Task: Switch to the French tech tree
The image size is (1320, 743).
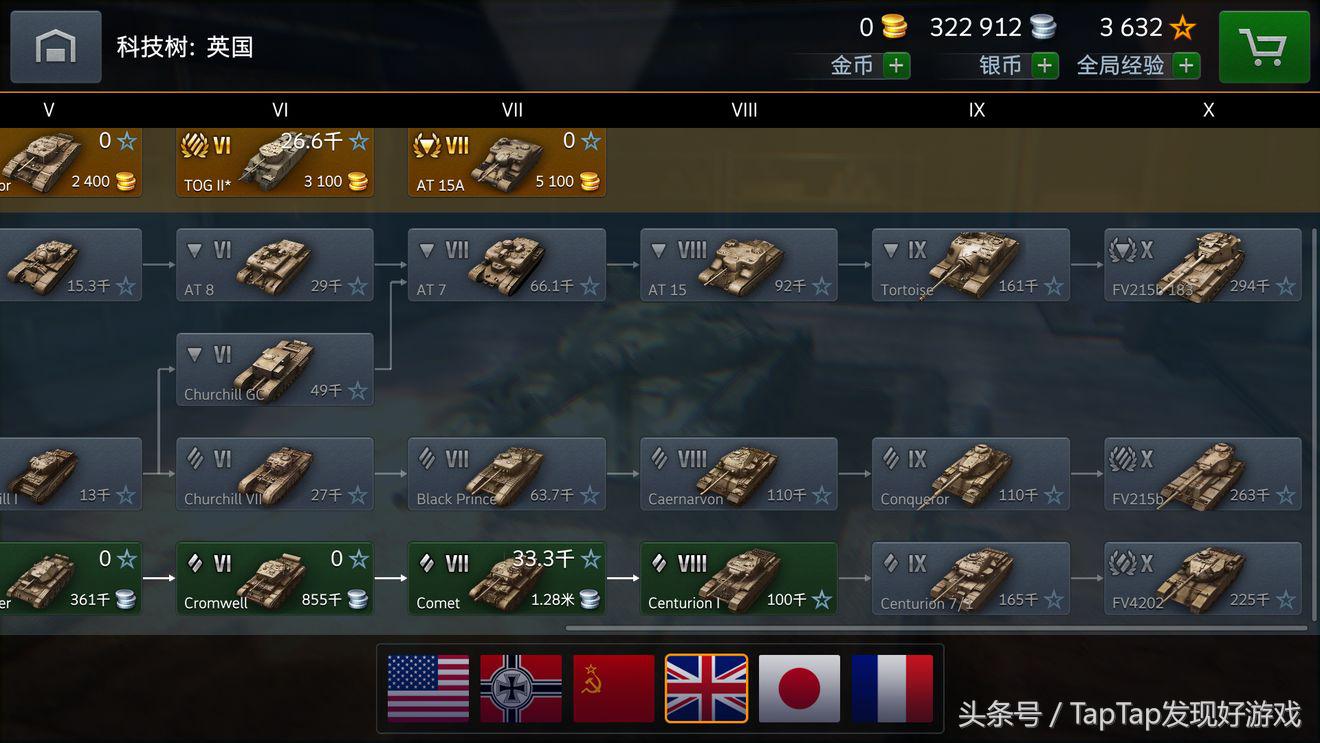Action: click(892, 688)
